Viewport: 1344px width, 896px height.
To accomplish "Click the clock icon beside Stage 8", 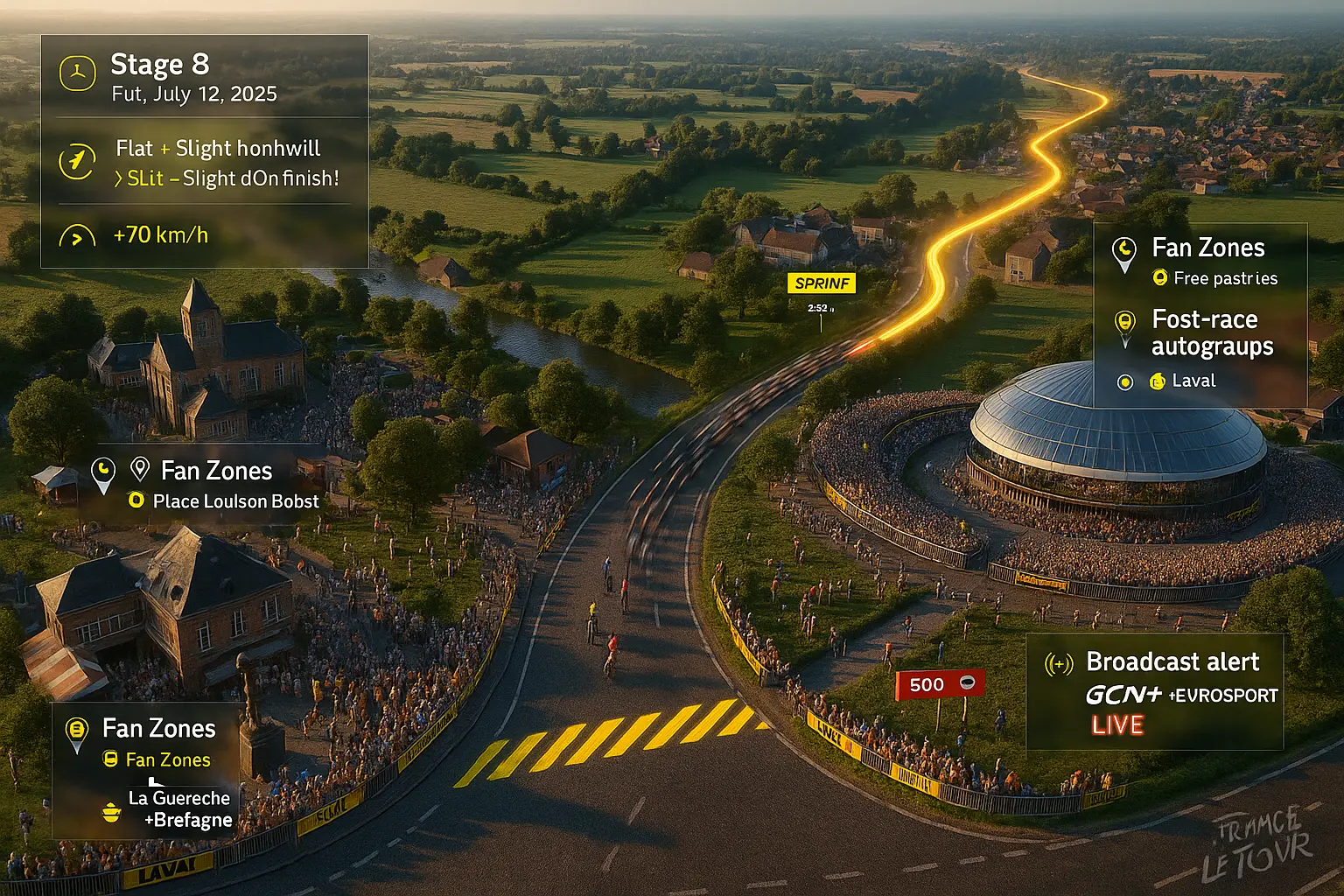I will pyautogui.click(x=77, y=73).
